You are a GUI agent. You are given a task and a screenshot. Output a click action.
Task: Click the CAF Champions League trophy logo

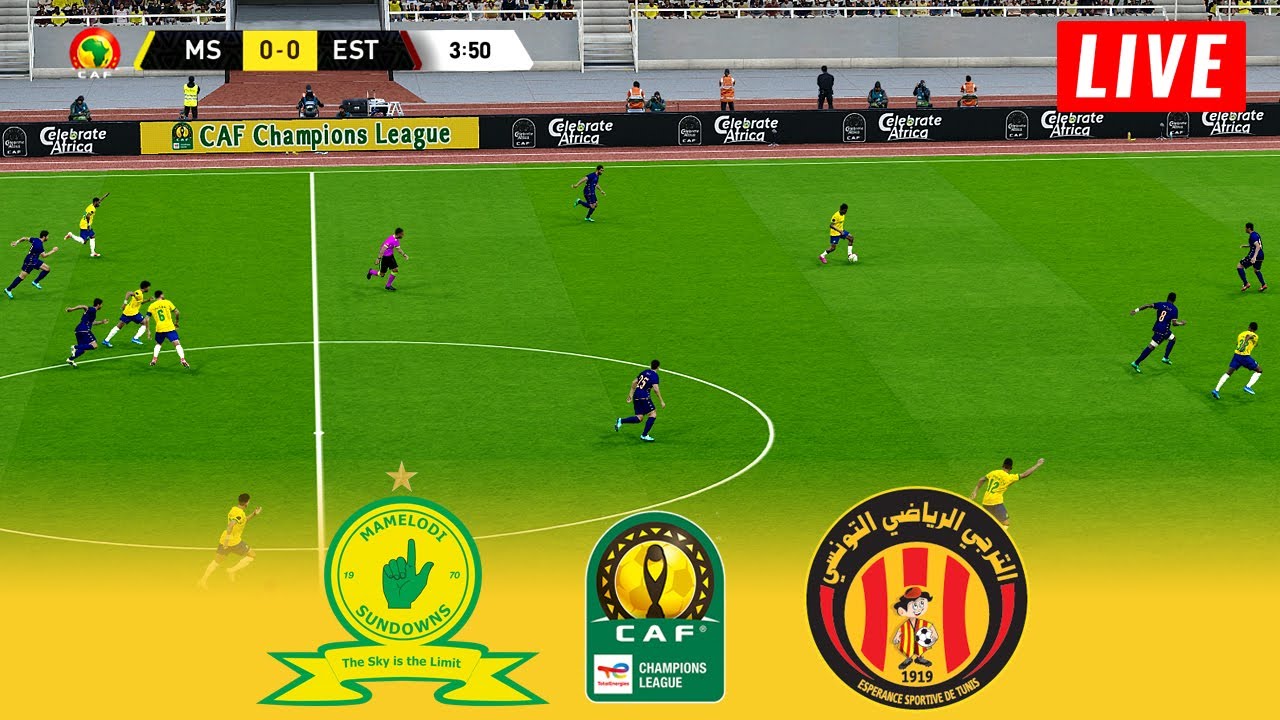(655, 606)
